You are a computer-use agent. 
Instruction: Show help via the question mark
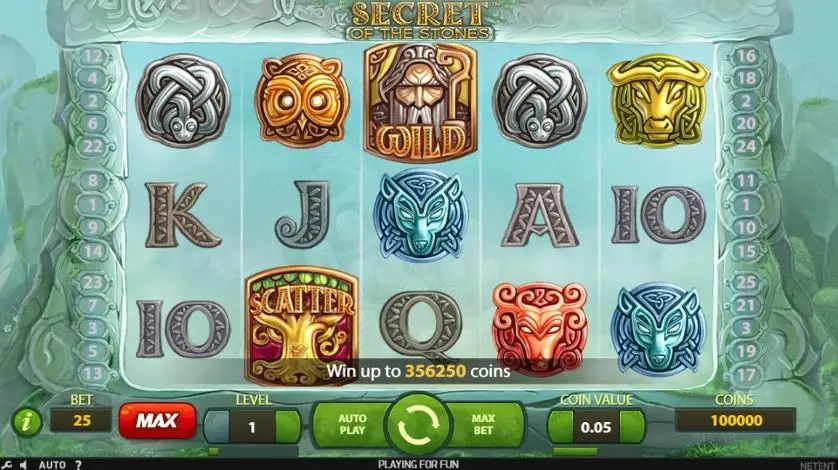(77, 464)
